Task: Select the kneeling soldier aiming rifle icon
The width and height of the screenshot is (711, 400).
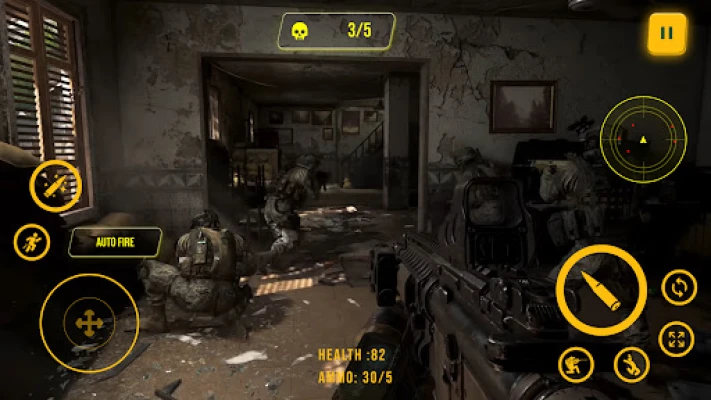Action: click(576, 364)
